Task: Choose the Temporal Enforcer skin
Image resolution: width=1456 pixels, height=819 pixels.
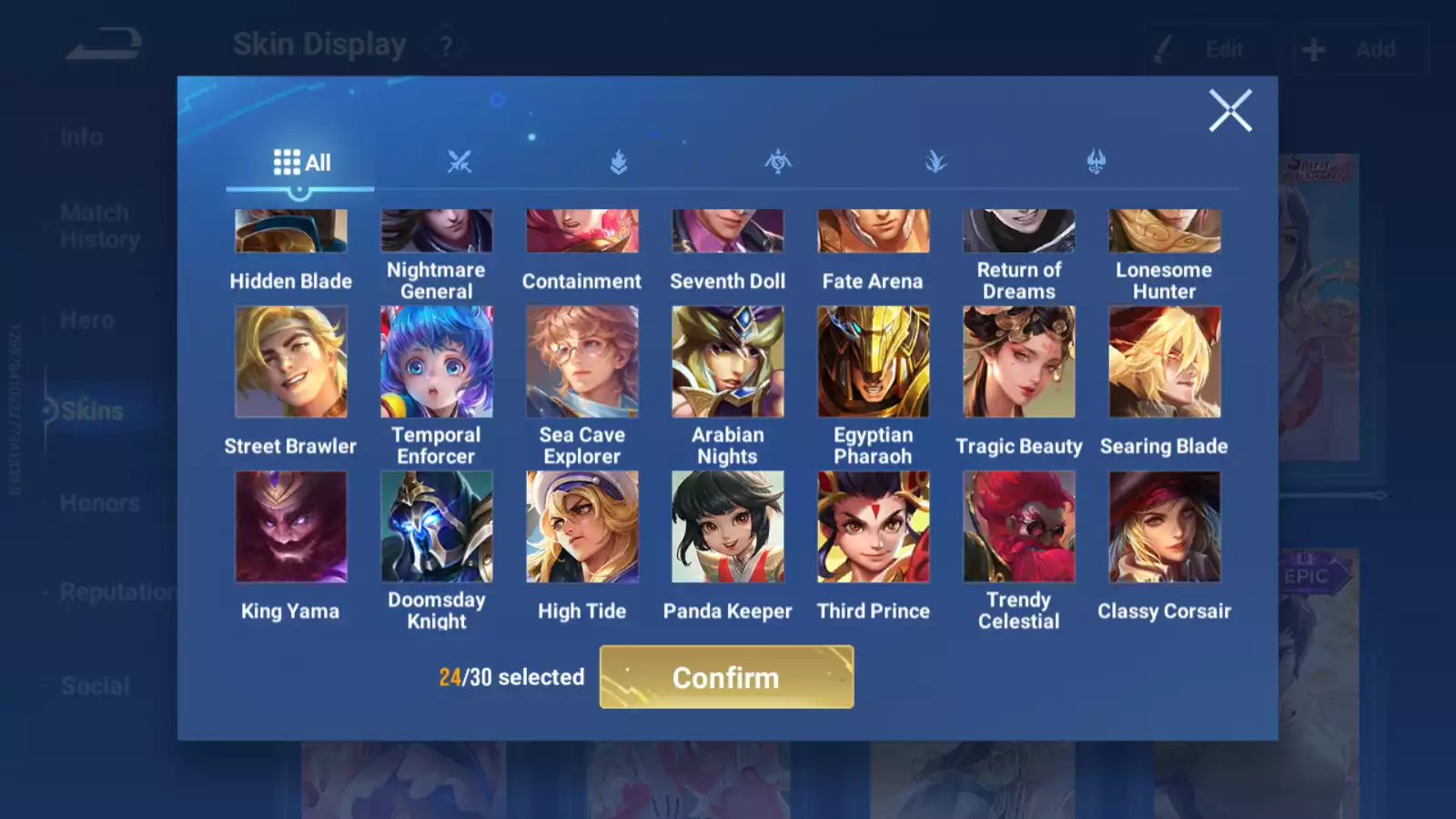Action: coord(437,362)
